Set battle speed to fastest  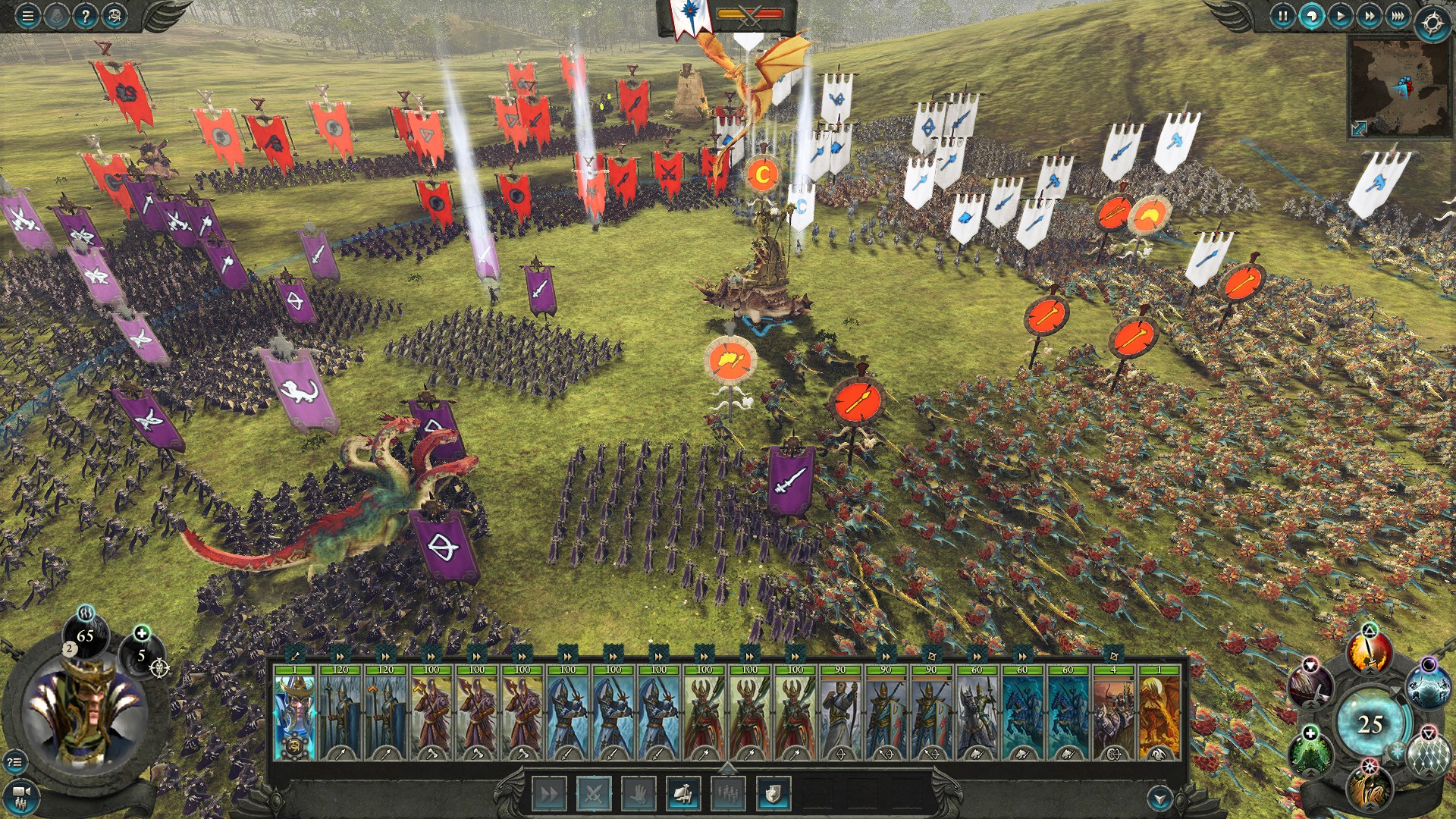[x=1398, y=16]
